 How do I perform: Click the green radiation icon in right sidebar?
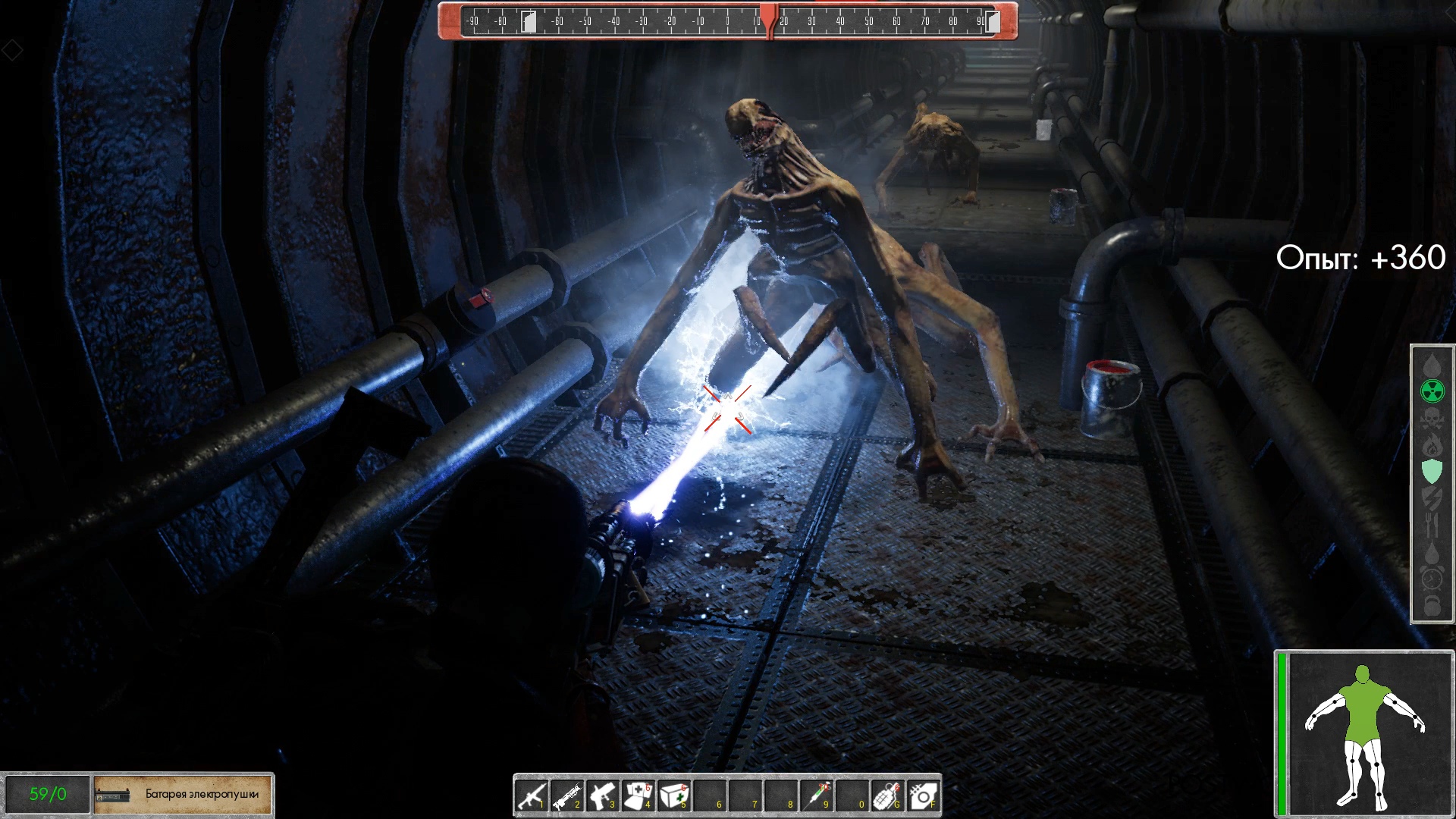[1432, 391]
